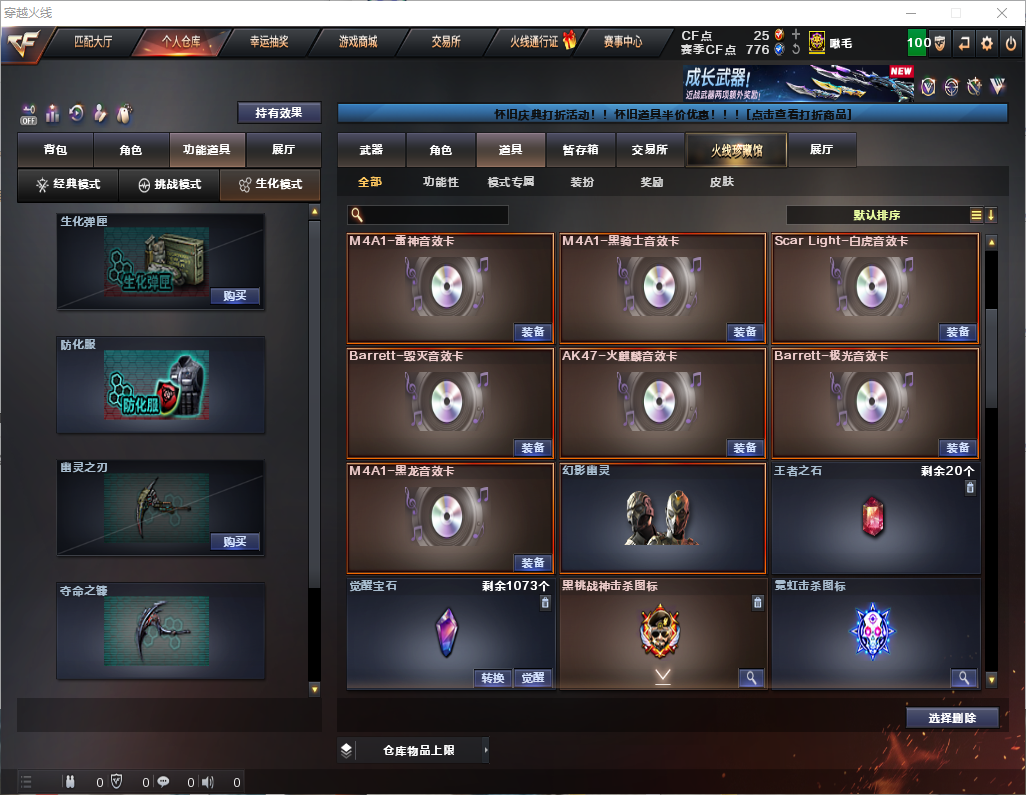This screenshot has height=795, width=1026.
Task: Open the 火线通行证 battle pass
Action: [535, 42]
